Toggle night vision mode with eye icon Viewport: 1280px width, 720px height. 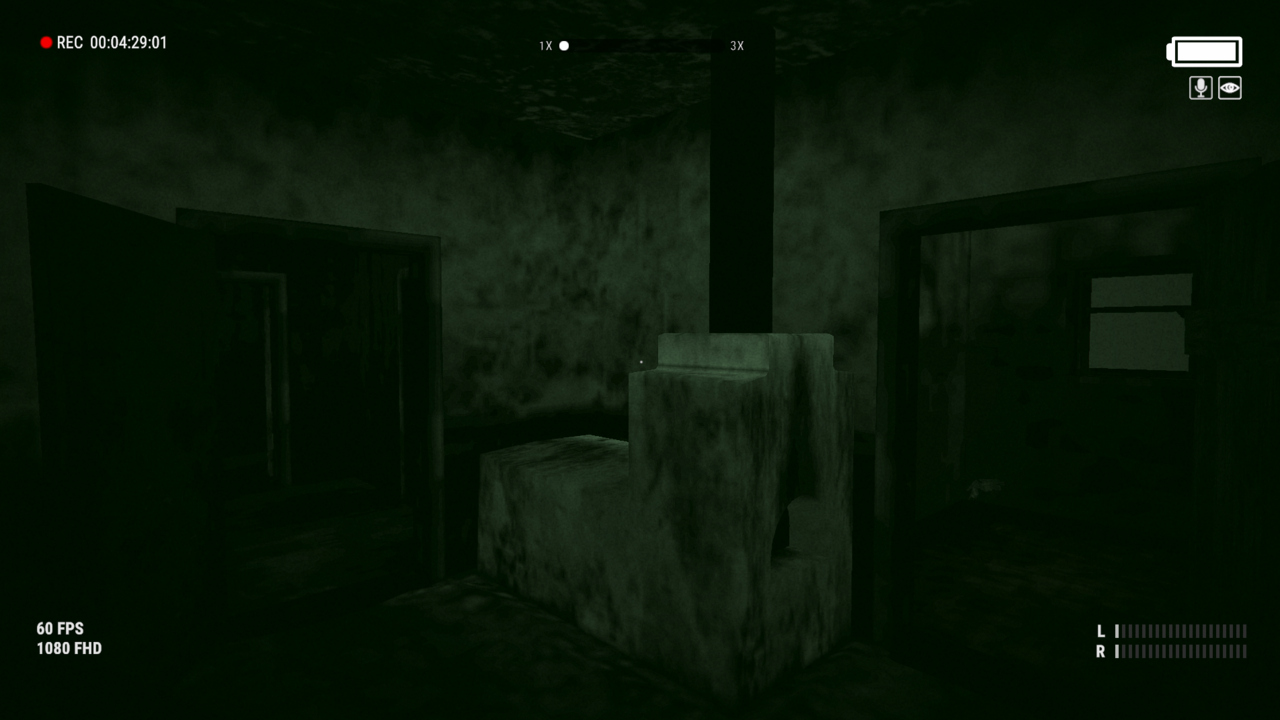[1228, 88]
